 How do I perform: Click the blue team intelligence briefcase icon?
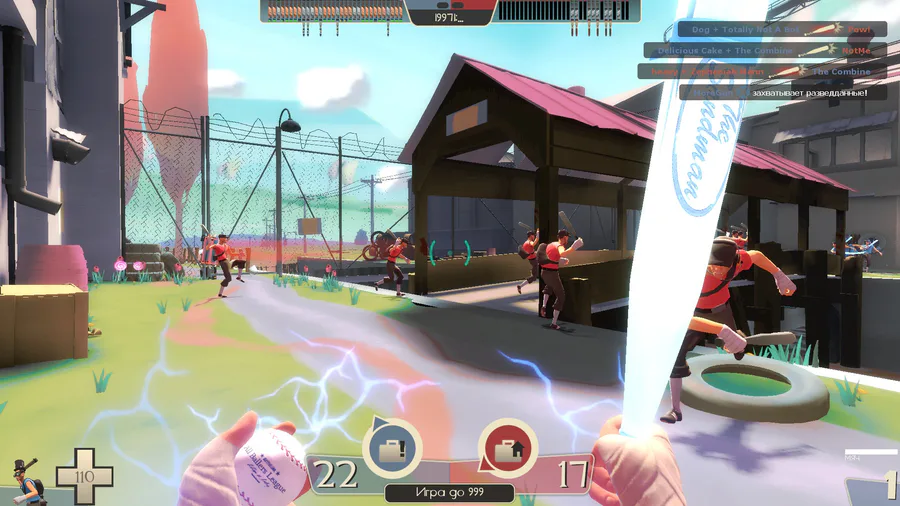click(392, 446)
